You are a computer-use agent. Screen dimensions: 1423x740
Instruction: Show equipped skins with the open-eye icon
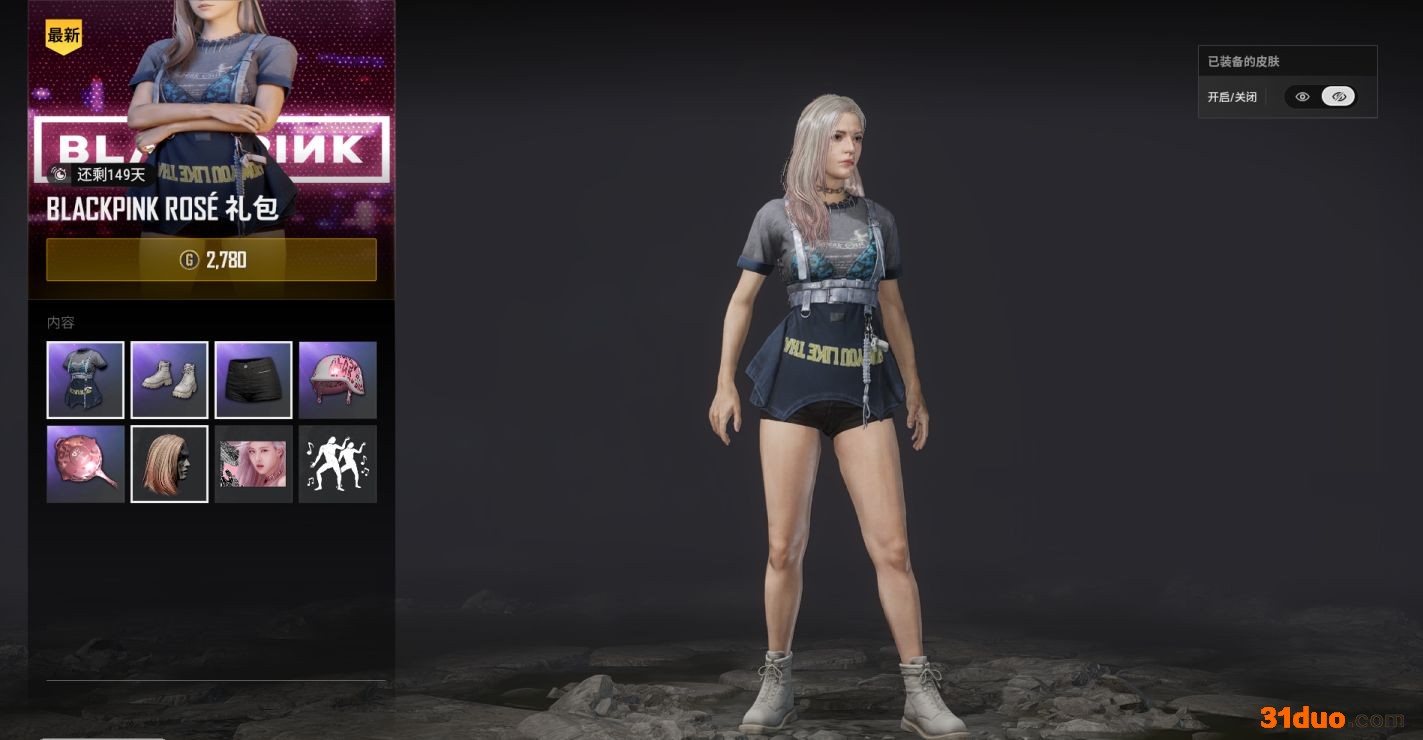(1302, 97)
